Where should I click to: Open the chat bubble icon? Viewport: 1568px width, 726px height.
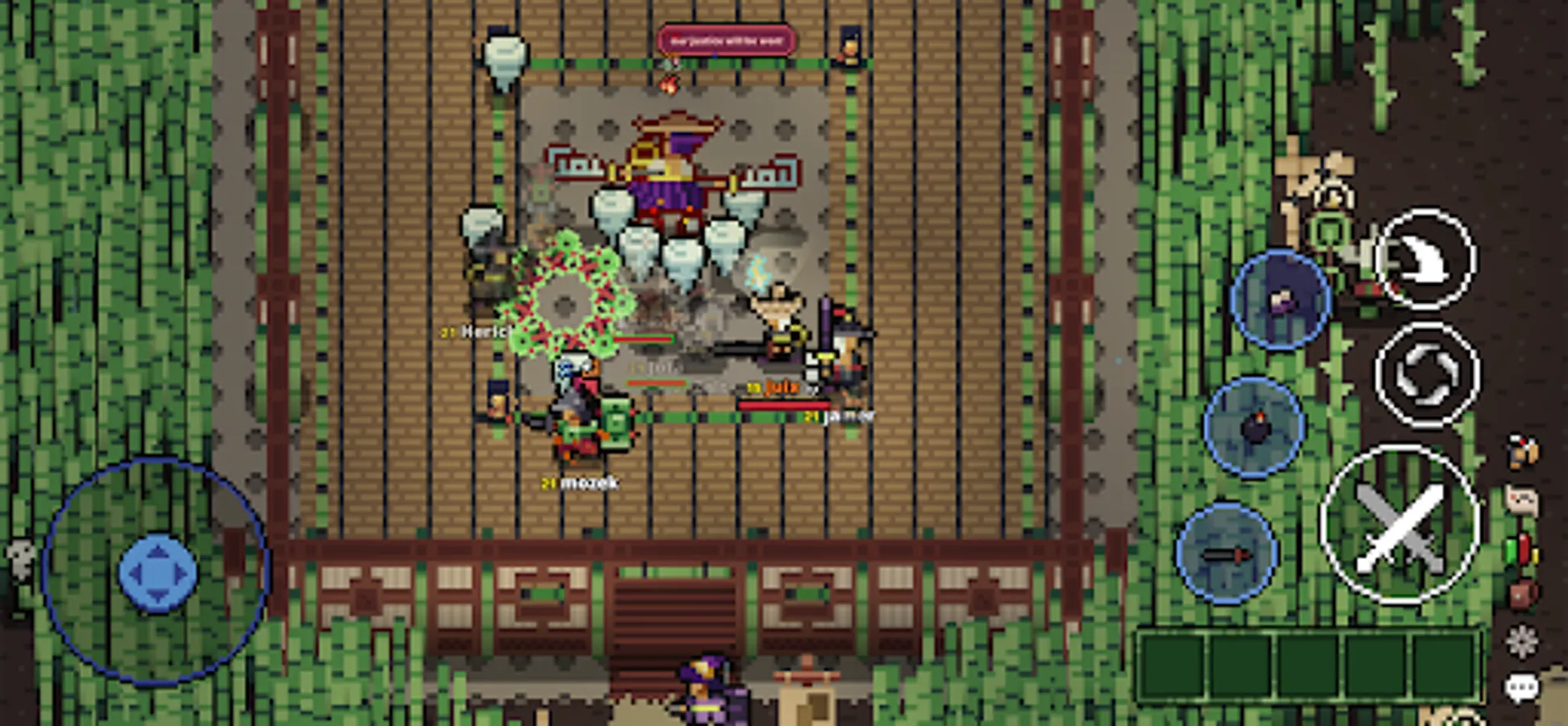(x=1523, y=686)
